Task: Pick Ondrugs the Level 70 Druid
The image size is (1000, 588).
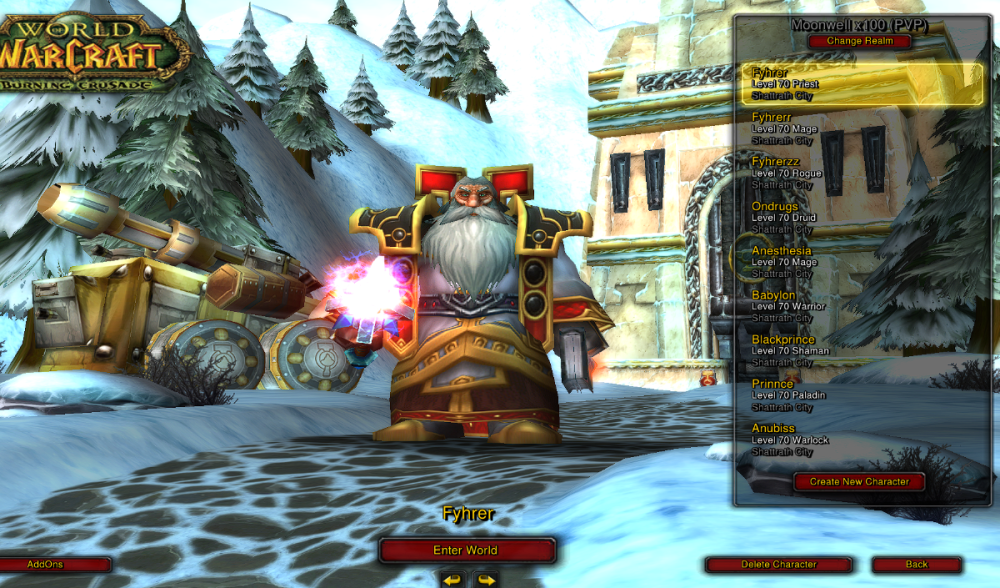Action: [x=861, y=218]
